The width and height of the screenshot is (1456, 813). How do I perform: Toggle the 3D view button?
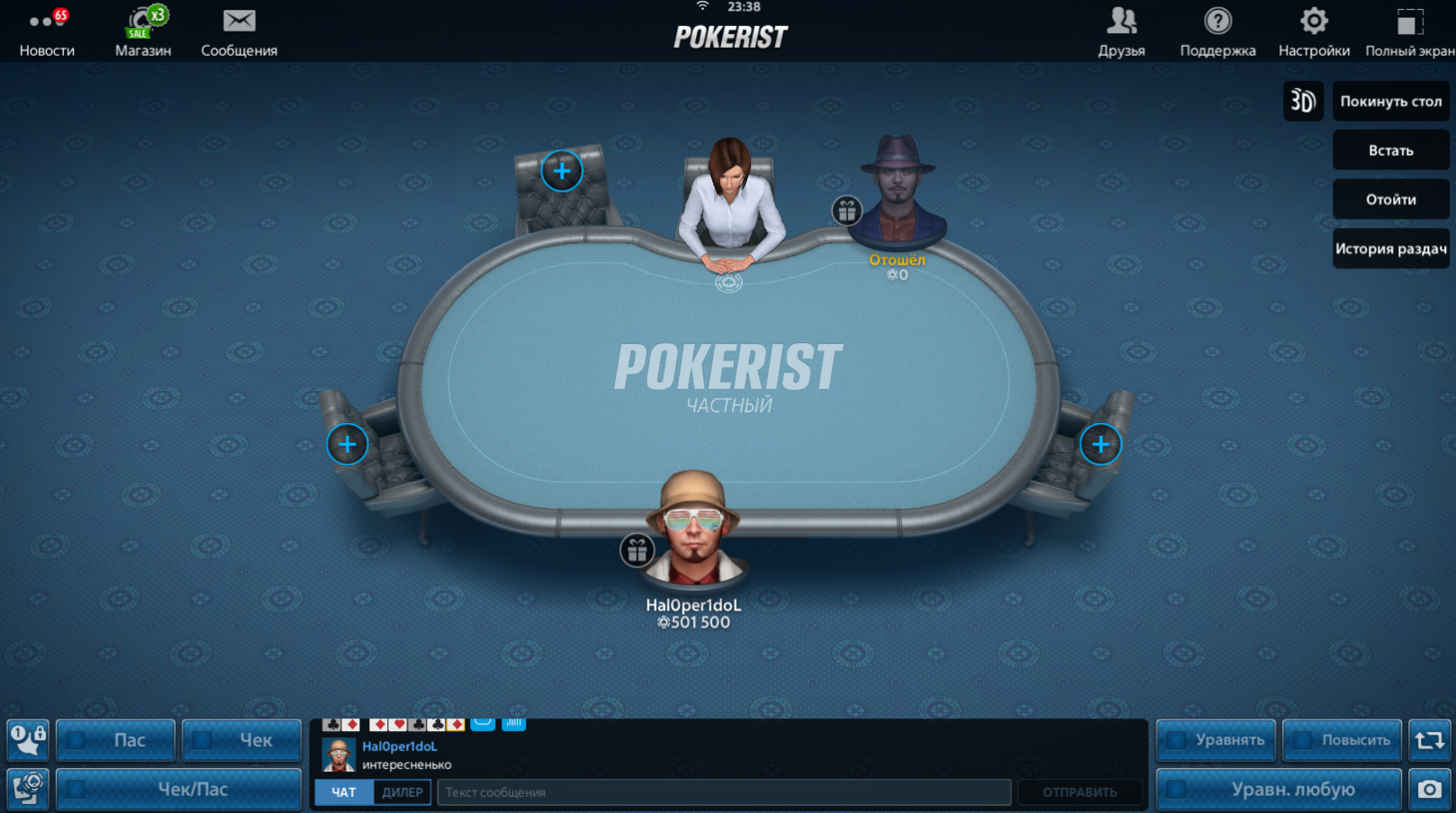click(1303, 101)
